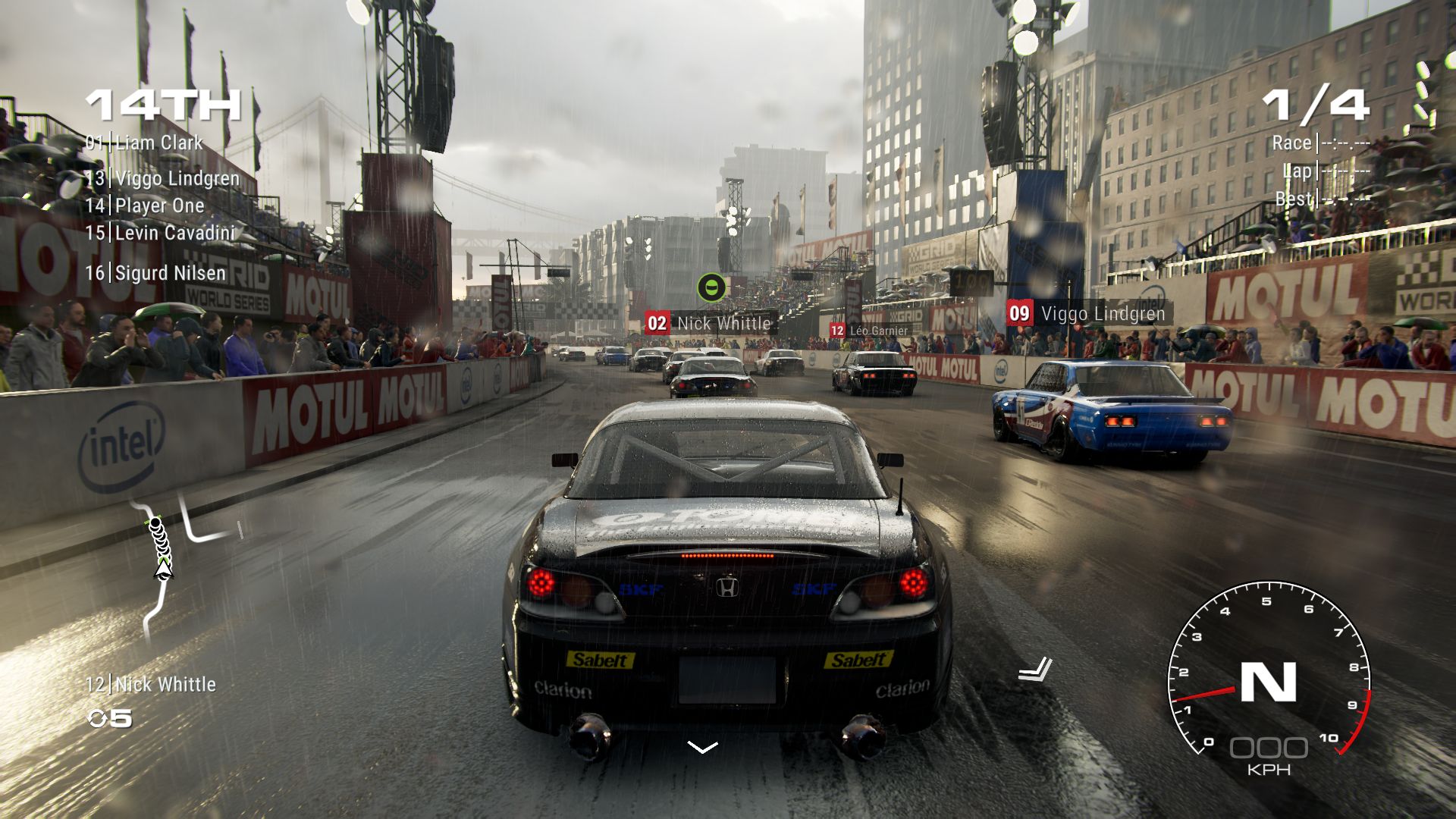Click the Nick Whittle 02 driver tag

click(709, 323)
